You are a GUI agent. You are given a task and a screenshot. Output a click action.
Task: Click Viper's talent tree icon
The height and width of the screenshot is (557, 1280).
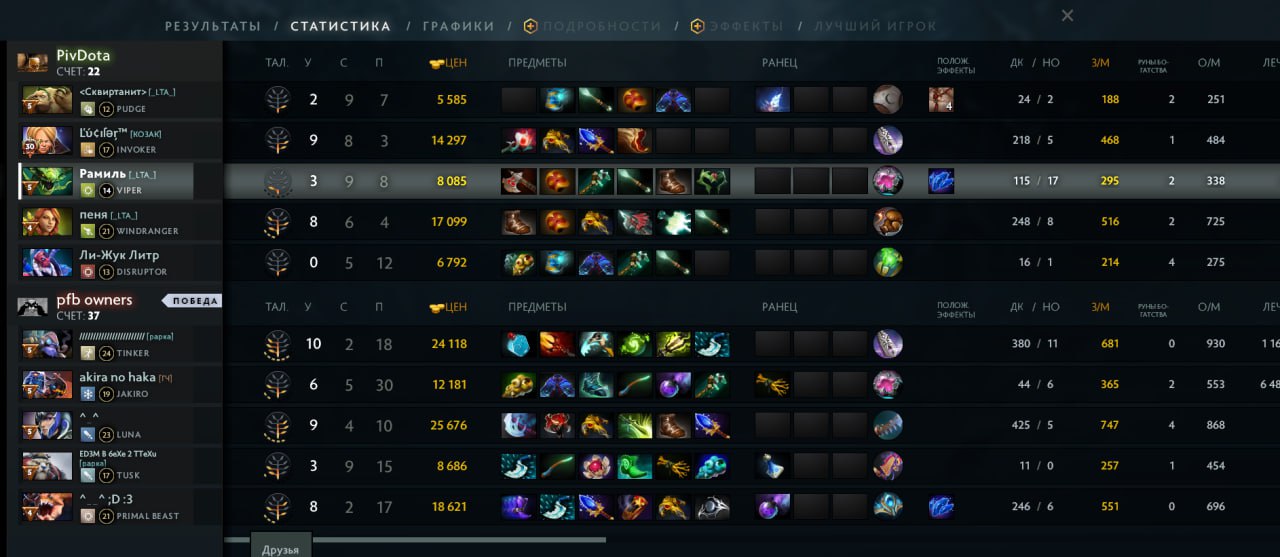coord(277,181)
